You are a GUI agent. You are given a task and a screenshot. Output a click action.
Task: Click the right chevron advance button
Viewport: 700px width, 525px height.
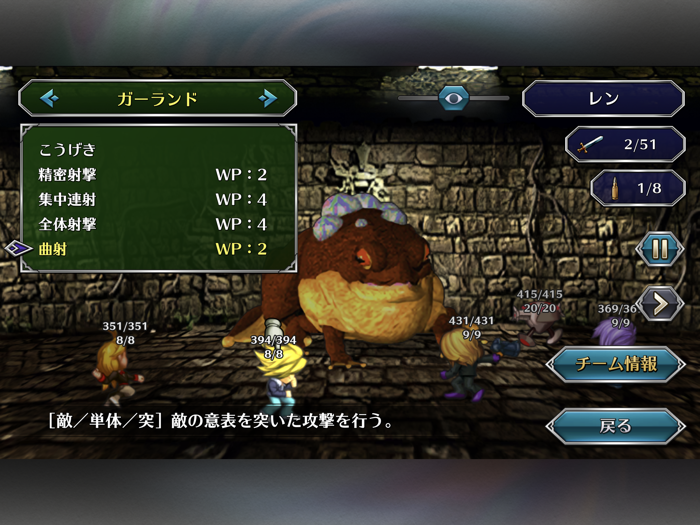point(660,303)
